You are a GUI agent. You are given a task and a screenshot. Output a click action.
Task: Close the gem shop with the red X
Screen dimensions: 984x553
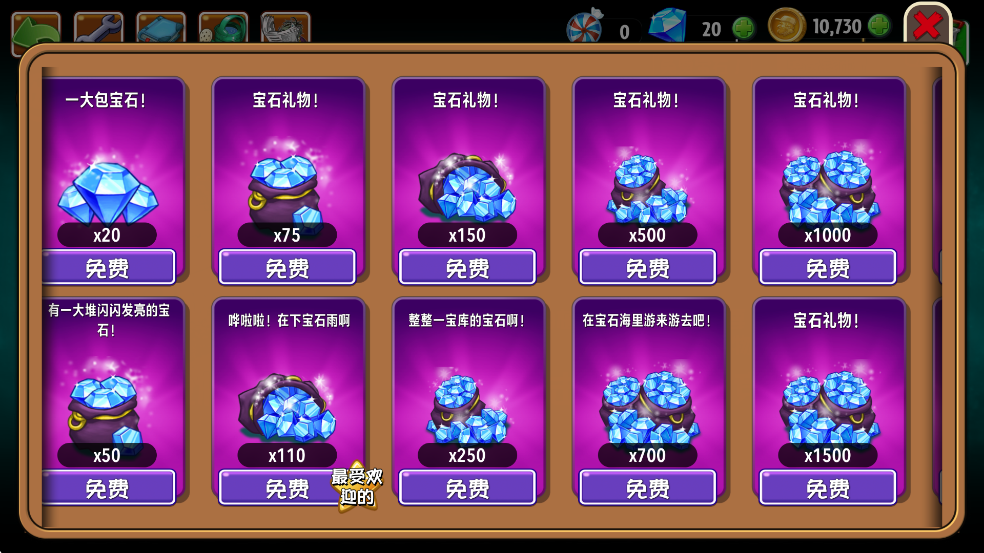pyautogui.click(x=927, y=26)
